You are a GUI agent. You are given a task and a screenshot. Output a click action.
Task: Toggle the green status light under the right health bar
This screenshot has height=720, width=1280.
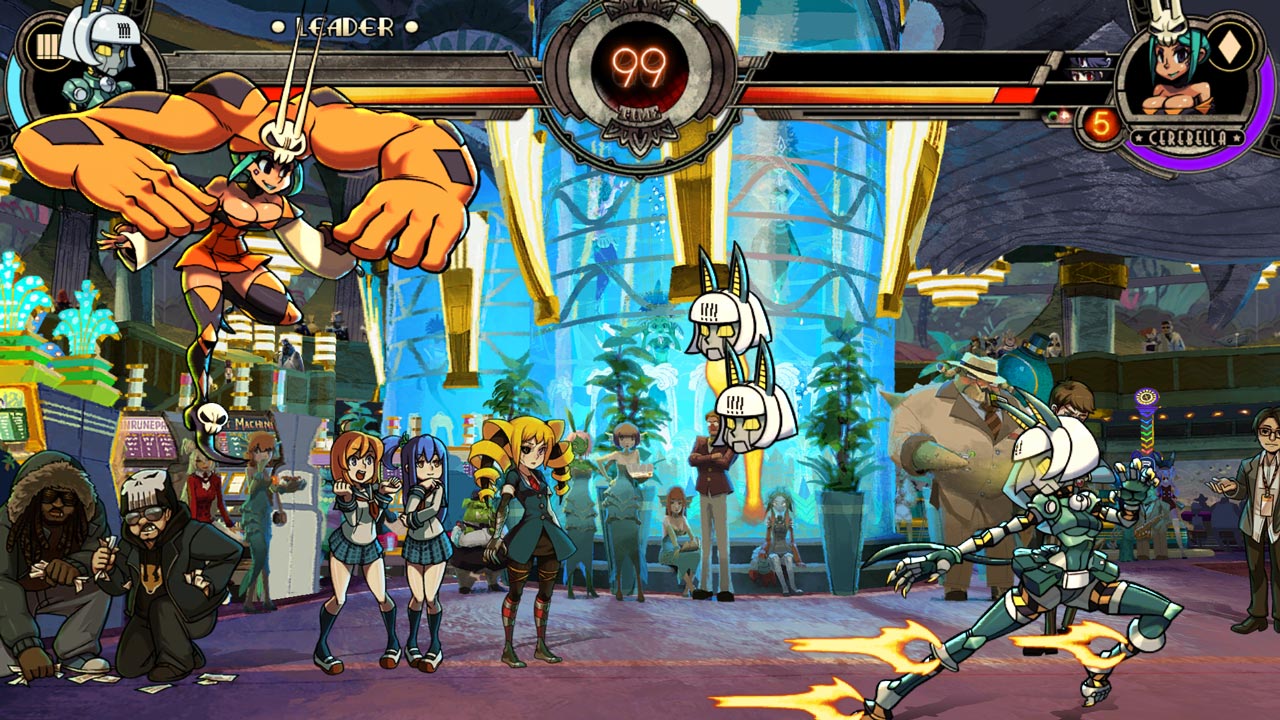click(1053, 114)
